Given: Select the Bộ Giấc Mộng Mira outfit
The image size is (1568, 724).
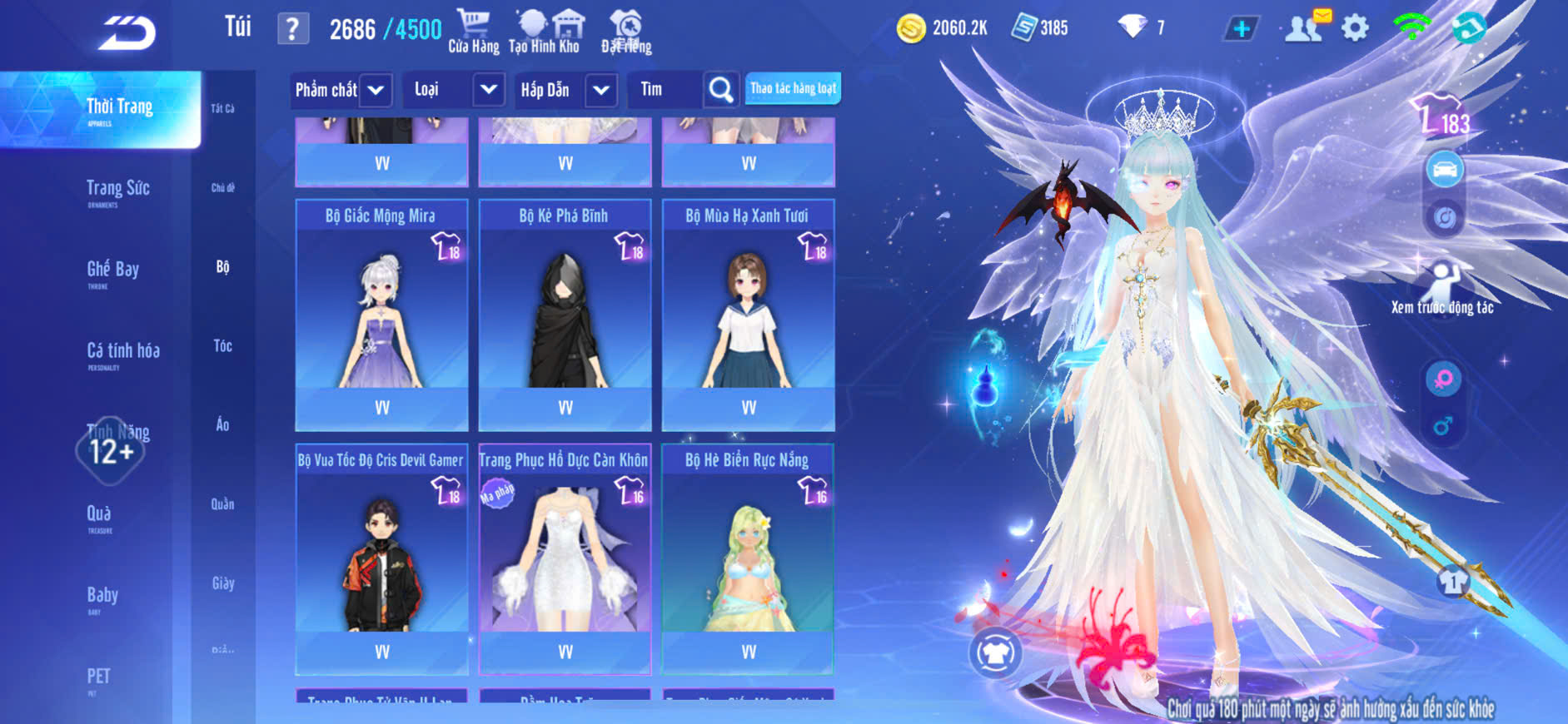Looking at the screenshot, I should click(381, 315).
